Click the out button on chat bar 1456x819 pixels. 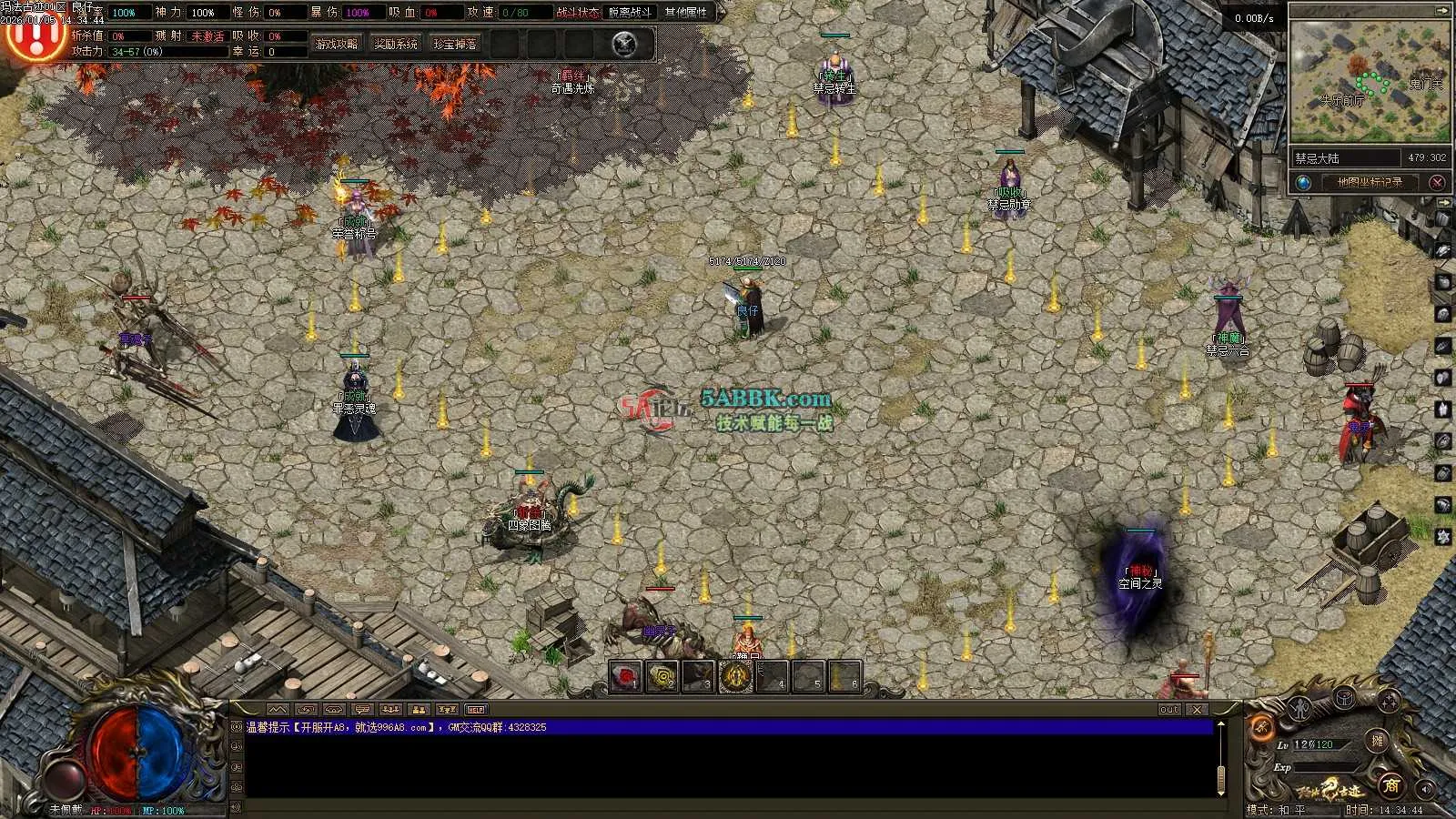(1169, 710)
